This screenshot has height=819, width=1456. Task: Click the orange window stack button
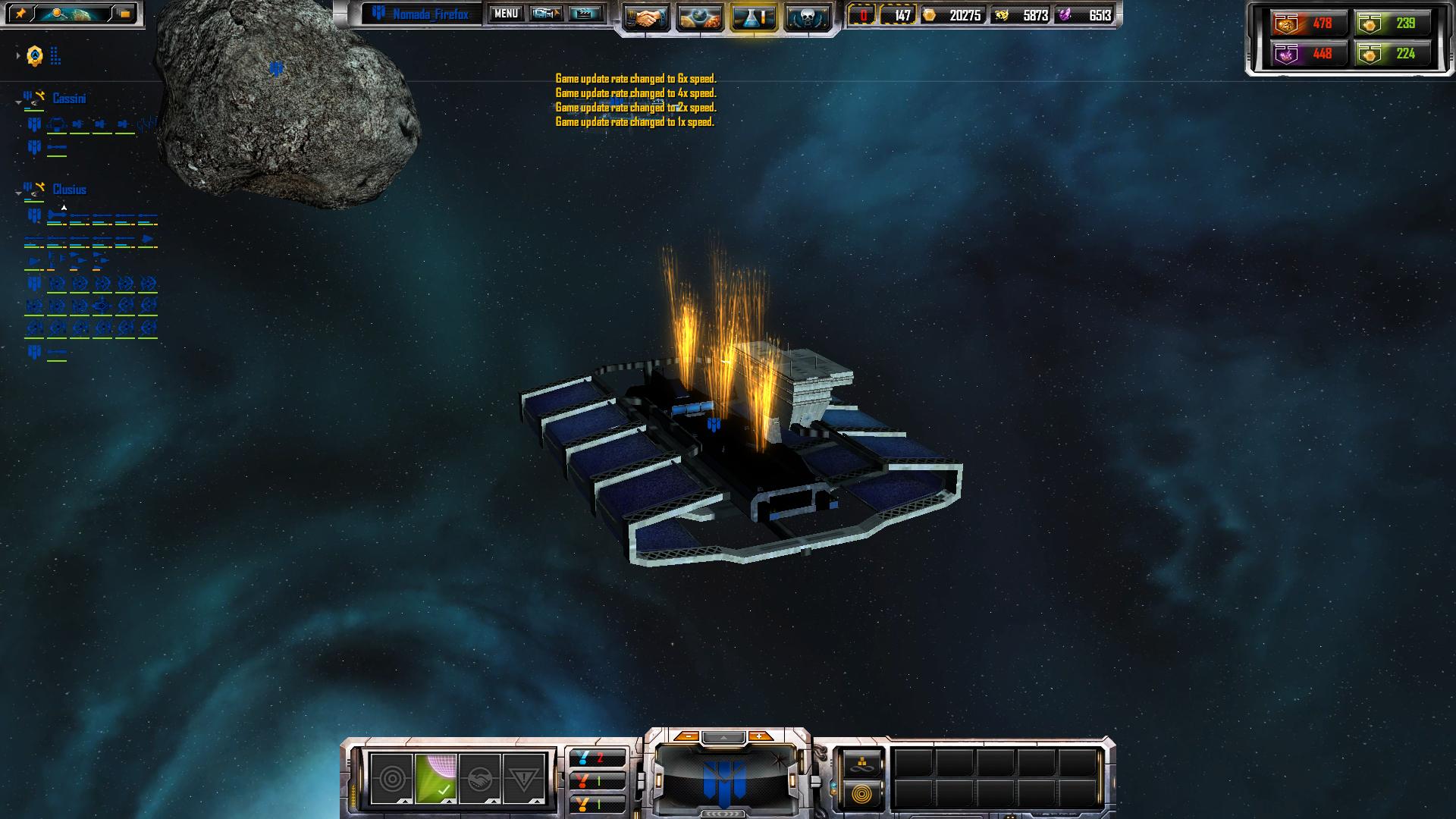tap(124, 14)
